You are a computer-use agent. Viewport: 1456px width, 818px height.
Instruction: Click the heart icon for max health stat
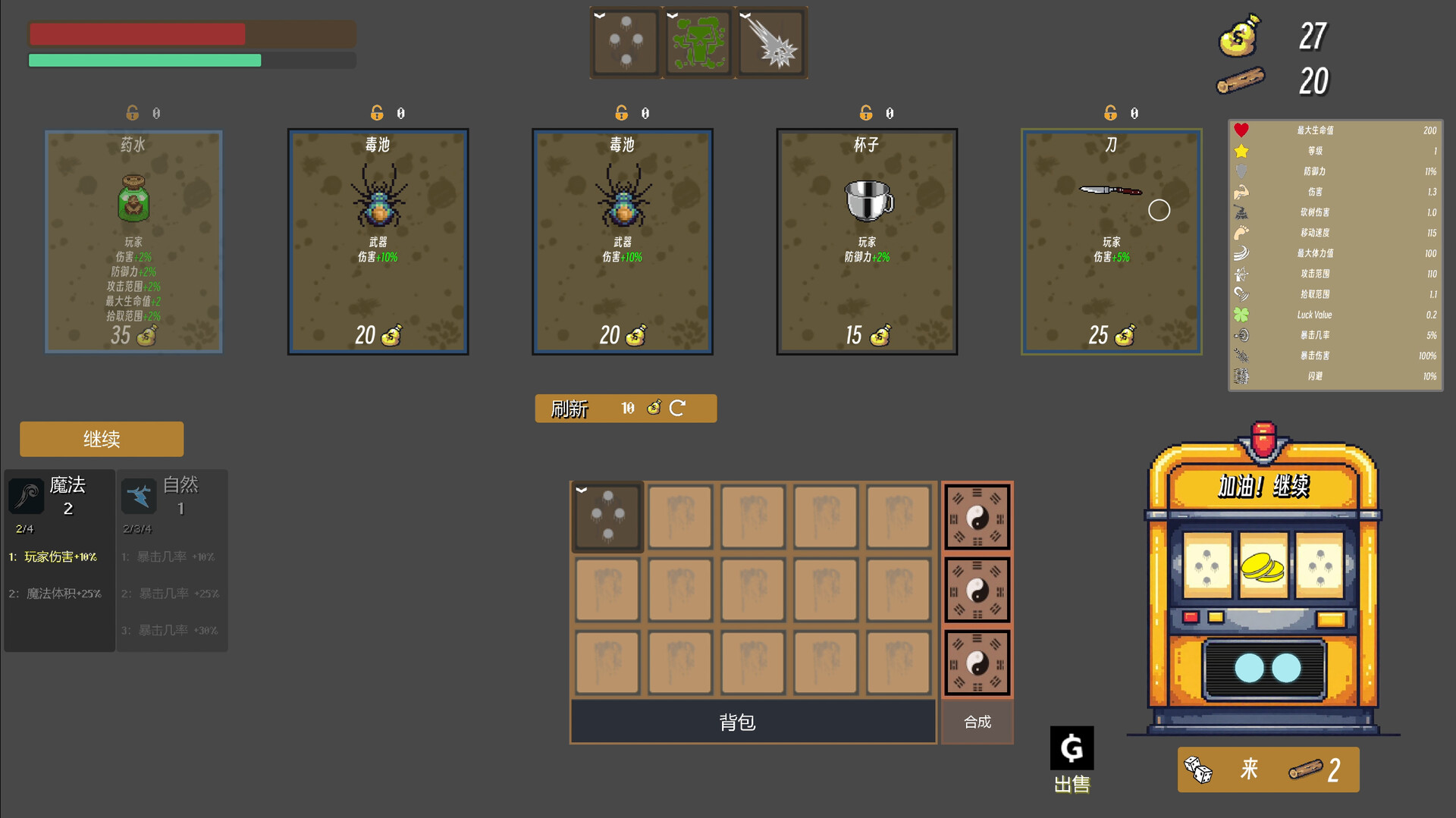click(x=1241, y=130)
